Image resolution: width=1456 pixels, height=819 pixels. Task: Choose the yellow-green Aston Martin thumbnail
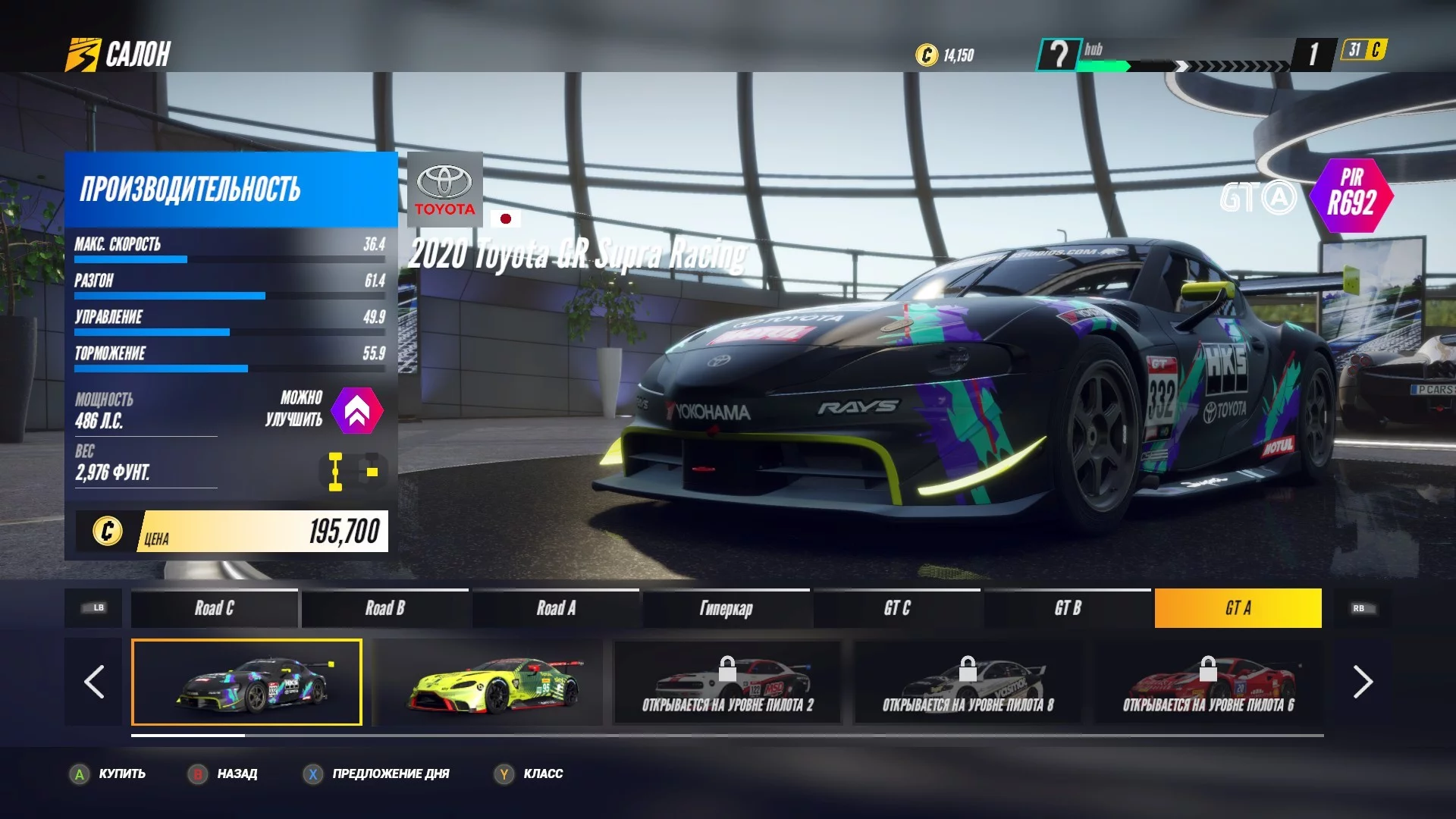(x=489, y=682)
